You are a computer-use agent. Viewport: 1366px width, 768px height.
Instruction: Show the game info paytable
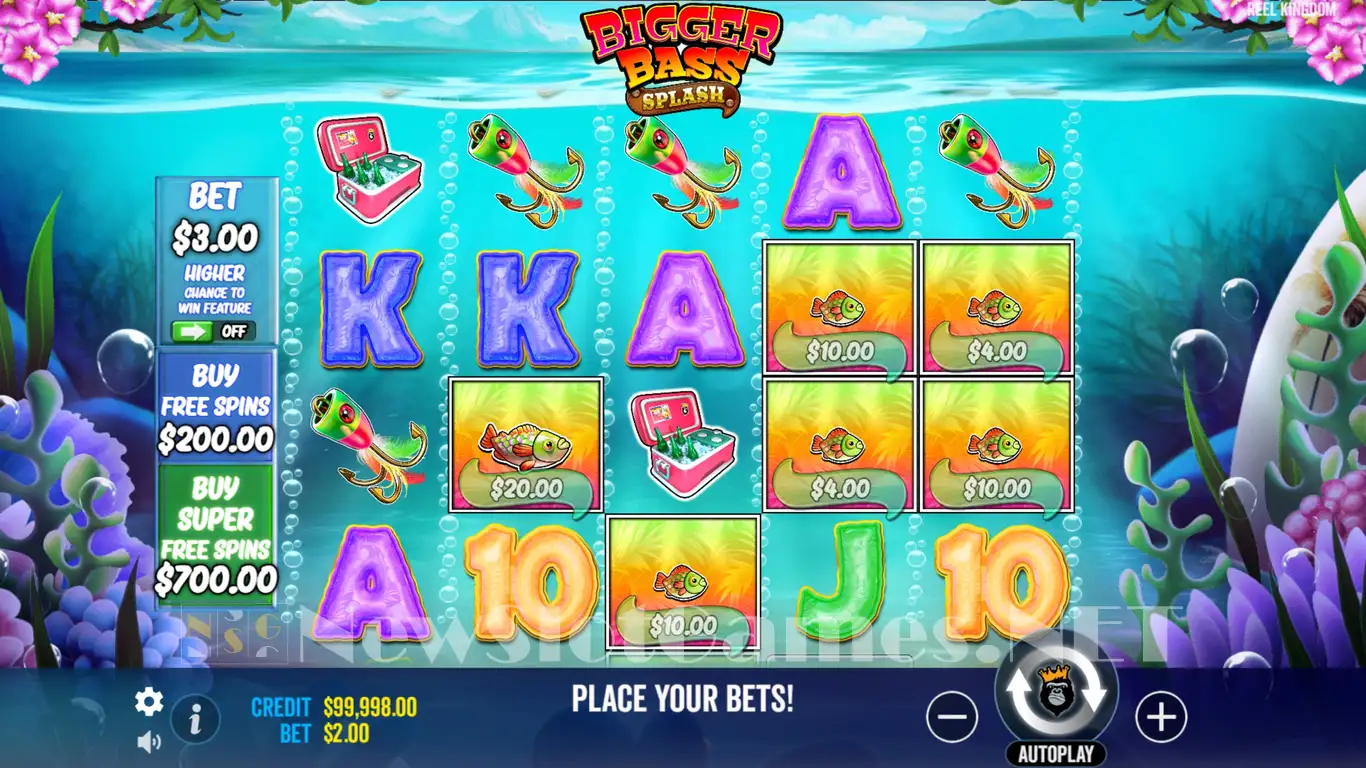coord(196,717)
